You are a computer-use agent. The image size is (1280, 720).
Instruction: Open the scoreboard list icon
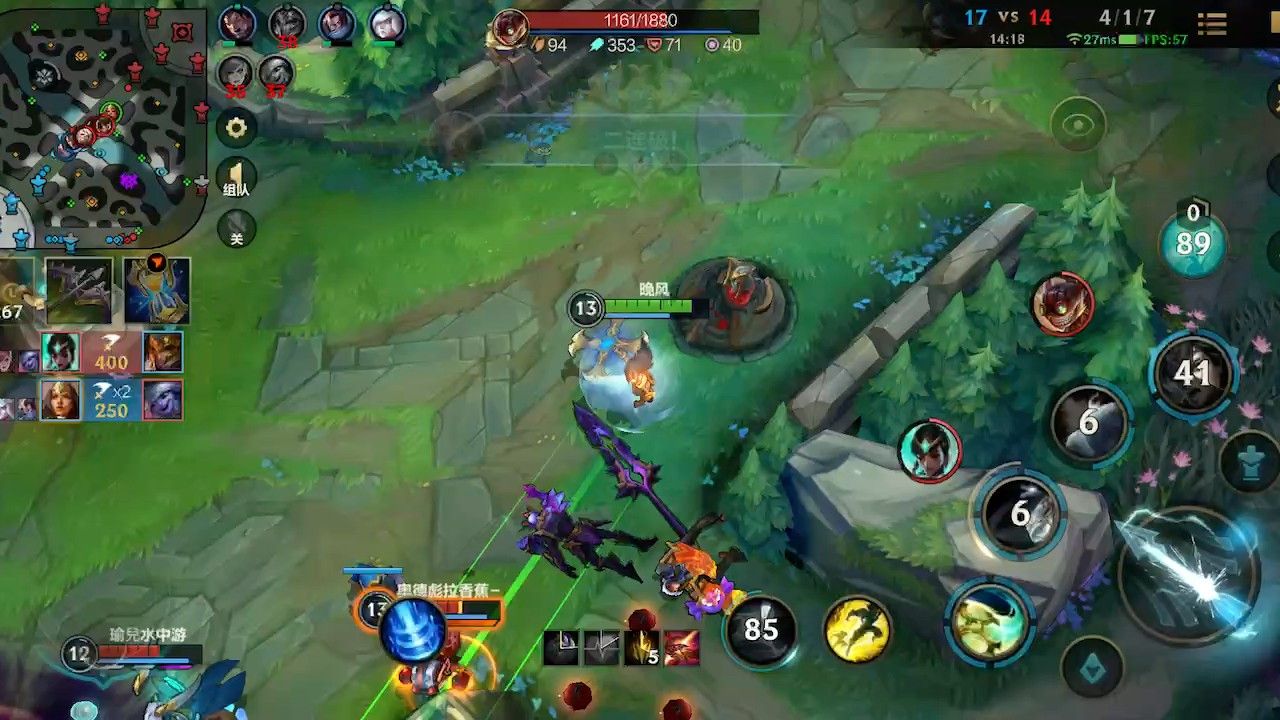coord(1212,24)
